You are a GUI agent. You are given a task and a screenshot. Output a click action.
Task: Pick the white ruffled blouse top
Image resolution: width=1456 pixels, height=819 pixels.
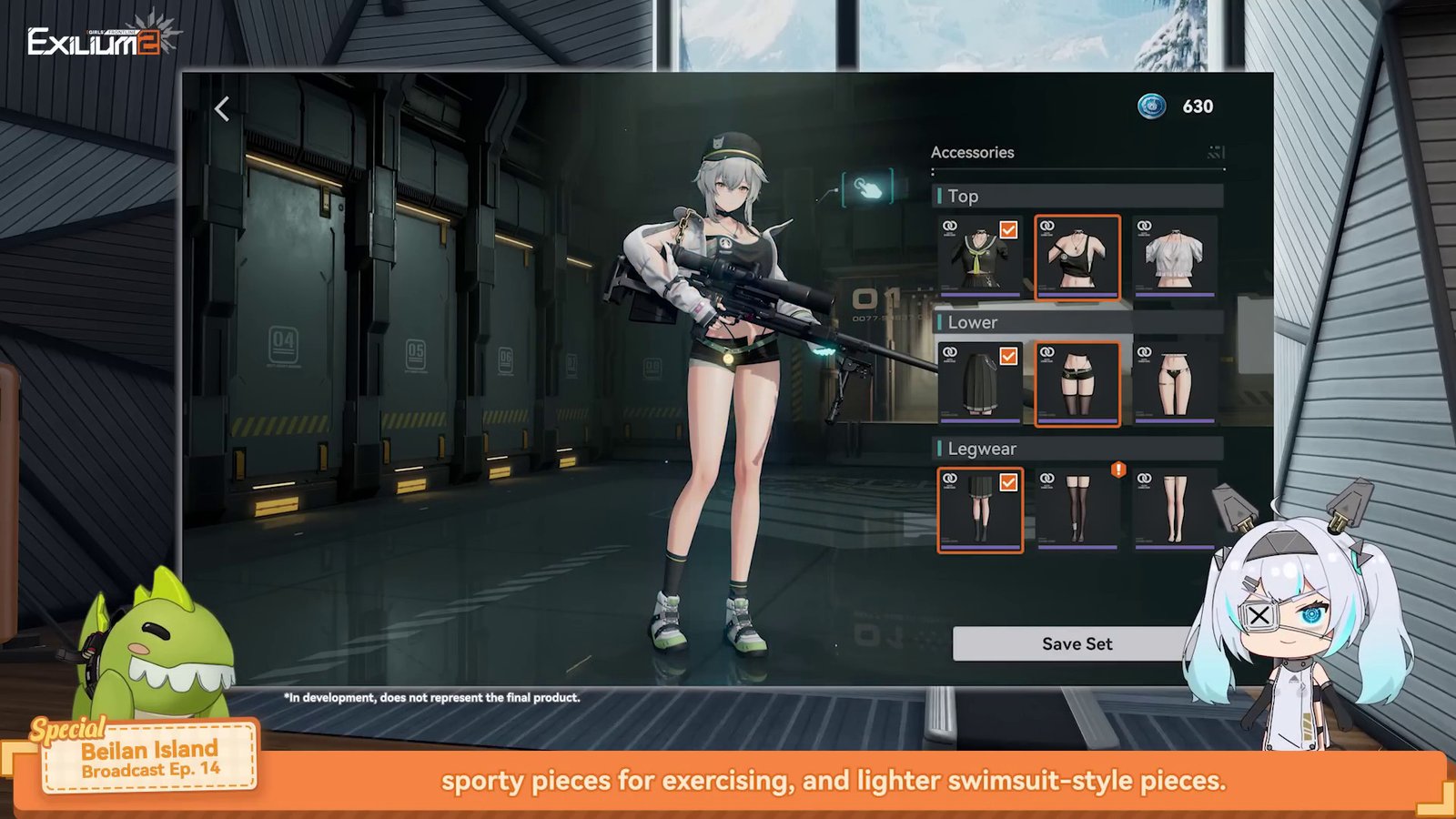tap(1175, 258)
